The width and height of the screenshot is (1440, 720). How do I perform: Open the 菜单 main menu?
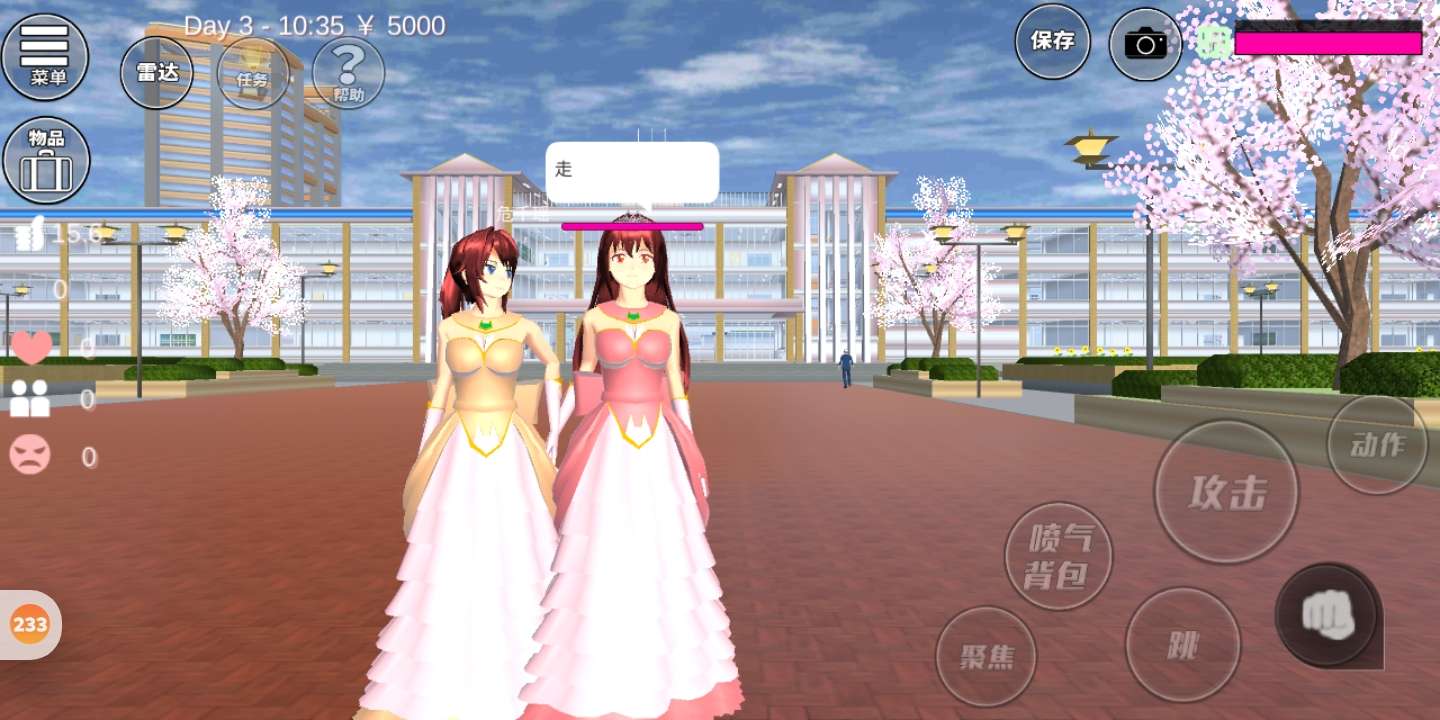(45, 56)
